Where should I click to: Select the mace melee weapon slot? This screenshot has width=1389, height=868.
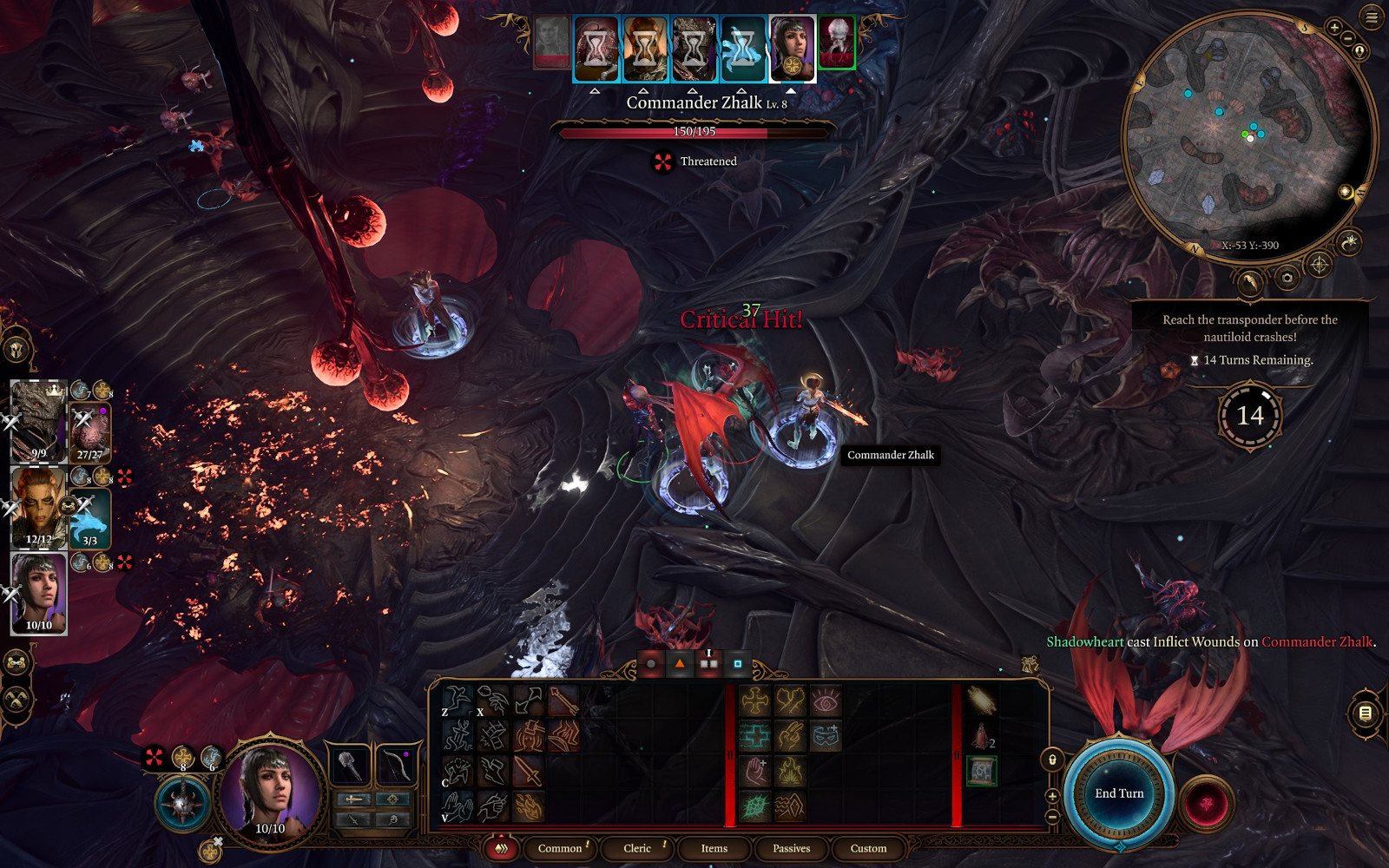[x=352, y=766]
